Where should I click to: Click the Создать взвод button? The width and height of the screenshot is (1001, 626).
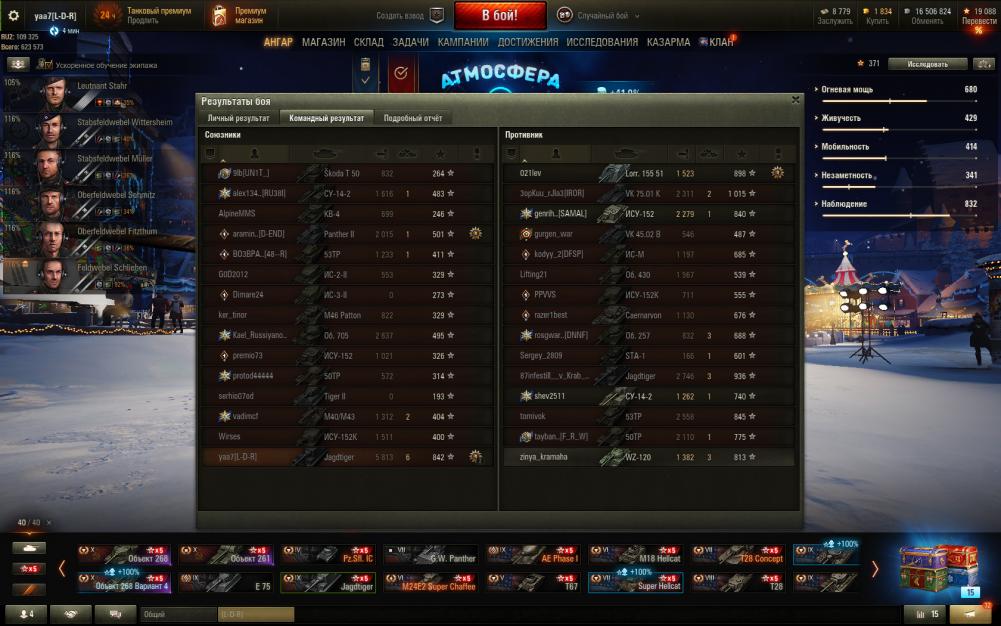coord(410,16)
